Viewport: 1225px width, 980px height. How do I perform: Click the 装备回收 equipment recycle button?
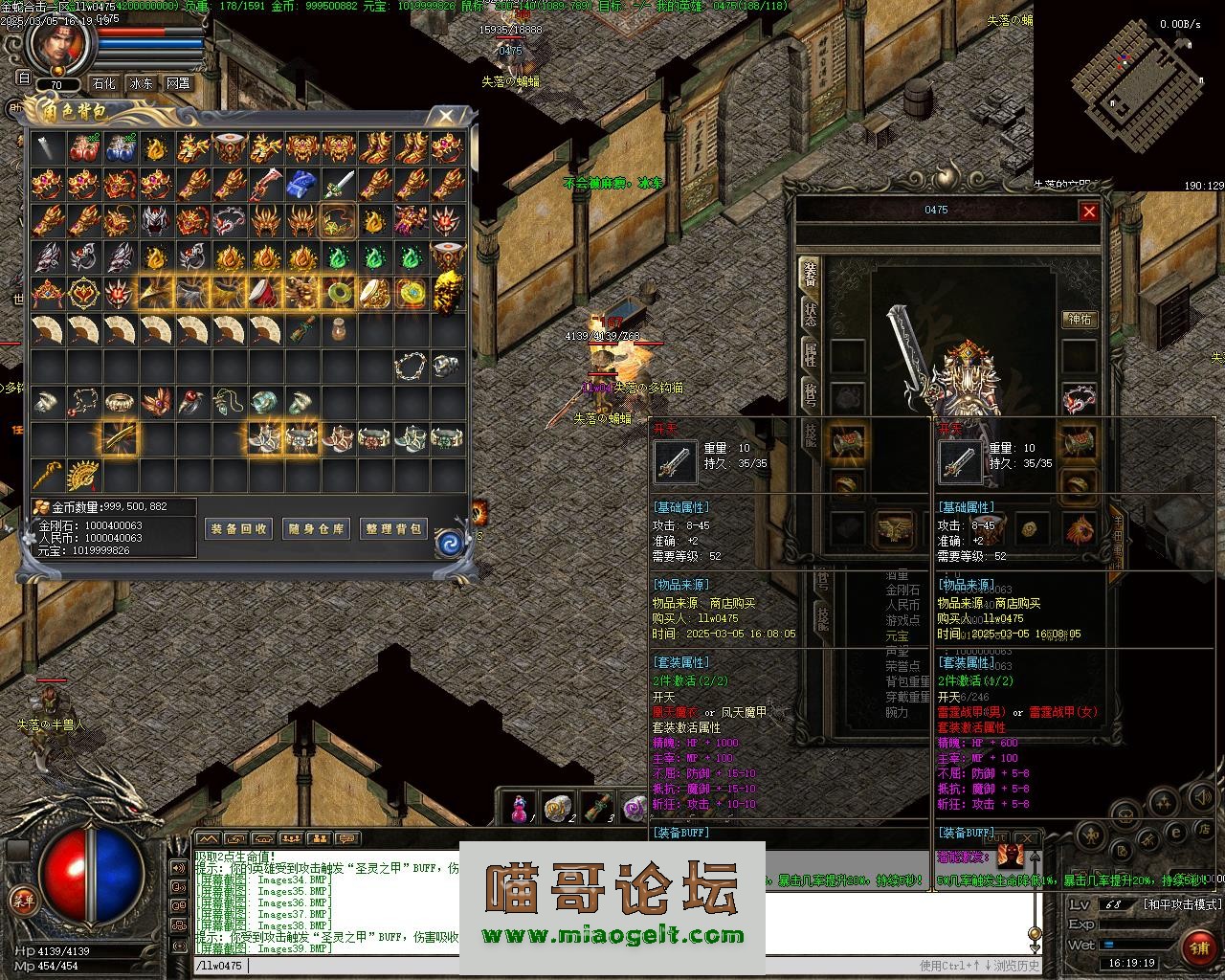(x=239, y=529)
